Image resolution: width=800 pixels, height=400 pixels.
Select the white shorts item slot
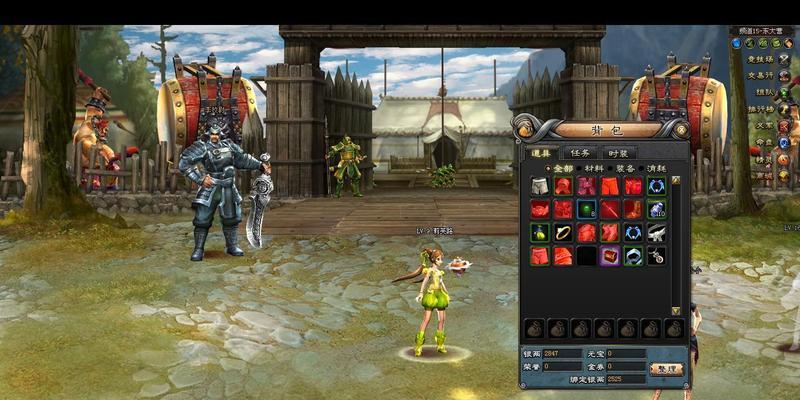pos(541,186)
